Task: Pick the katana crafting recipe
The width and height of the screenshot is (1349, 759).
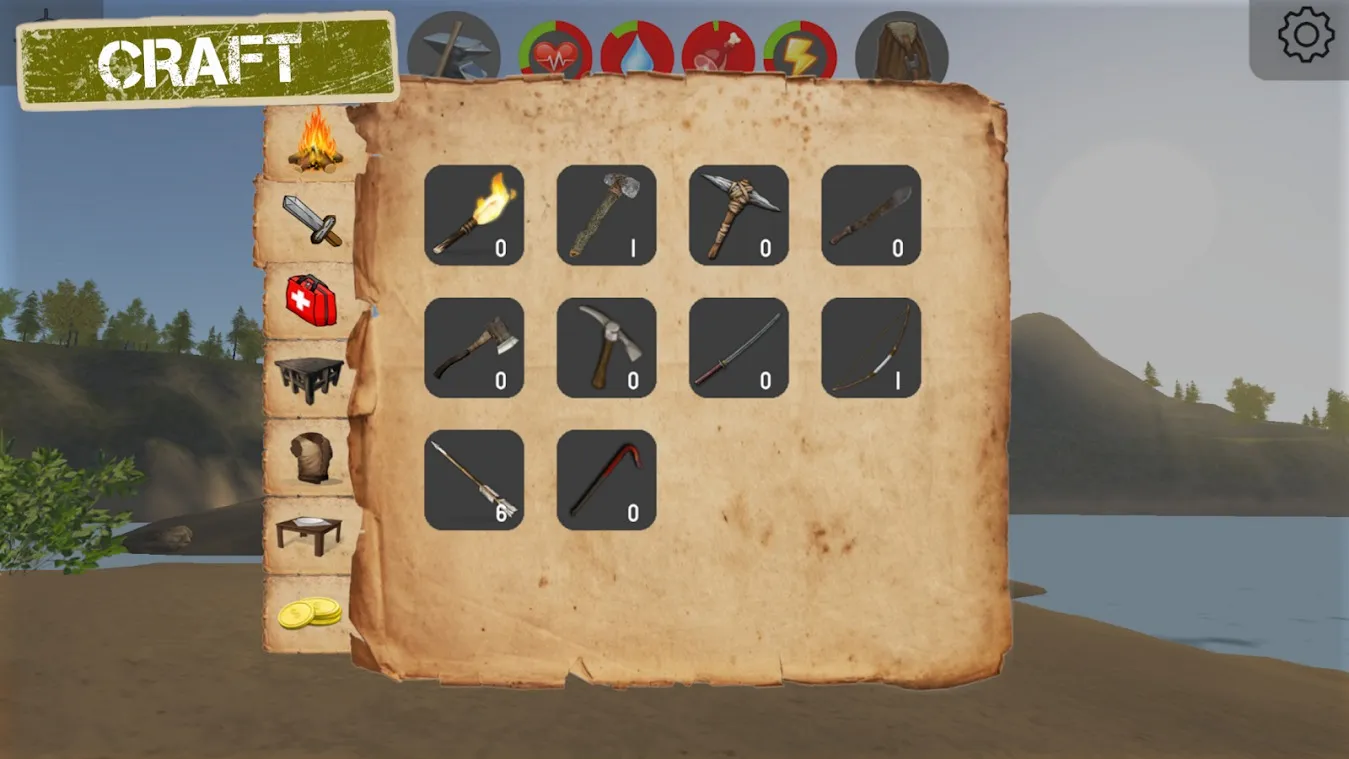Action: click(740, 347)
